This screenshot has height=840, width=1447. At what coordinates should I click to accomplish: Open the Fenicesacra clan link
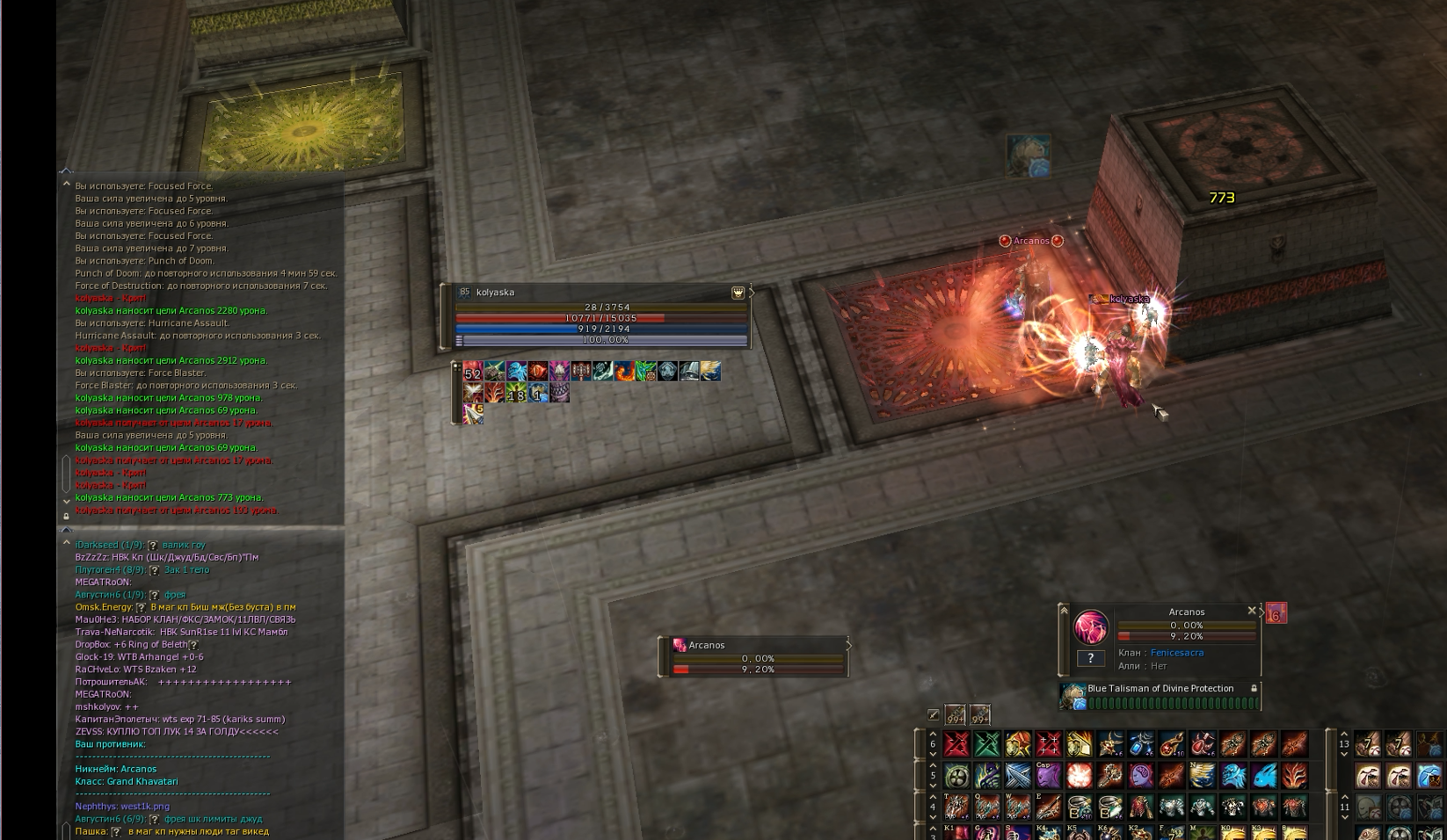[x=1176, y=653]
